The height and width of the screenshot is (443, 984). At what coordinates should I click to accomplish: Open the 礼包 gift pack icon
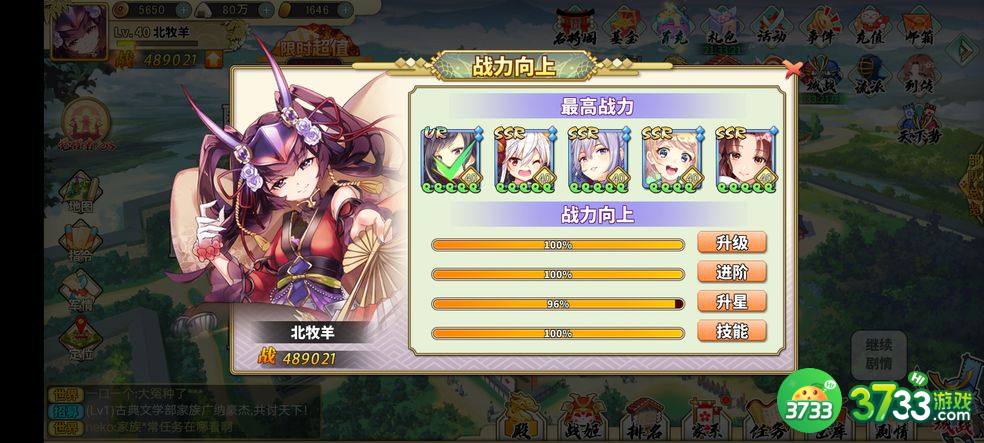point(723,27)
